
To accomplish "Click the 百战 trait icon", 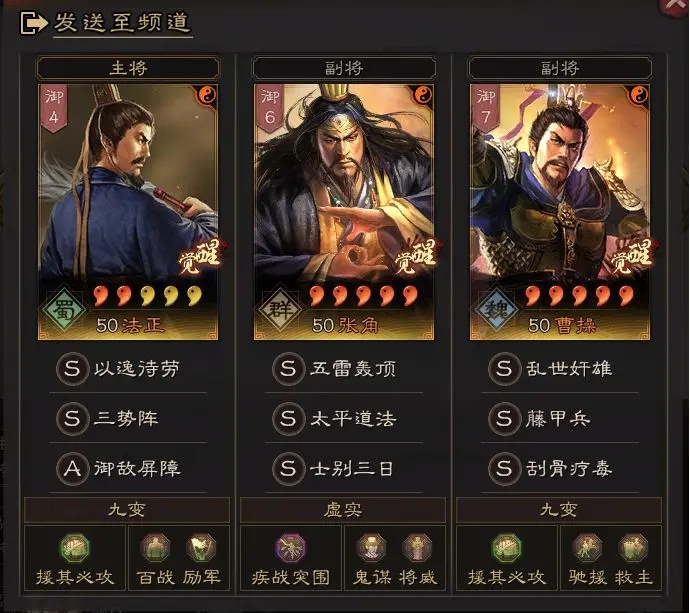I will [155, 548].
